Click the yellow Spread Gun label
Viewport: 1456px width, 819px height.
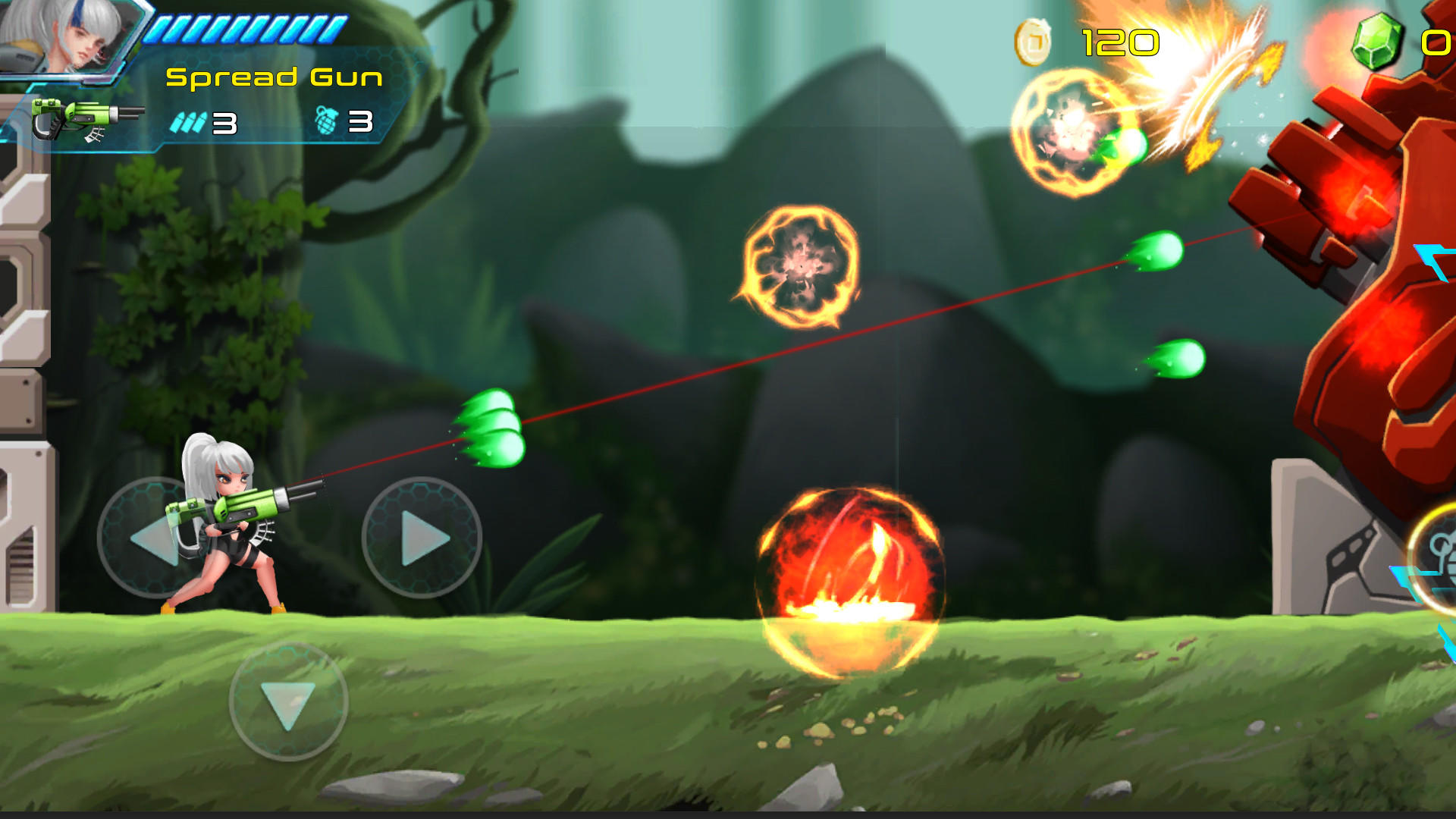273,76
